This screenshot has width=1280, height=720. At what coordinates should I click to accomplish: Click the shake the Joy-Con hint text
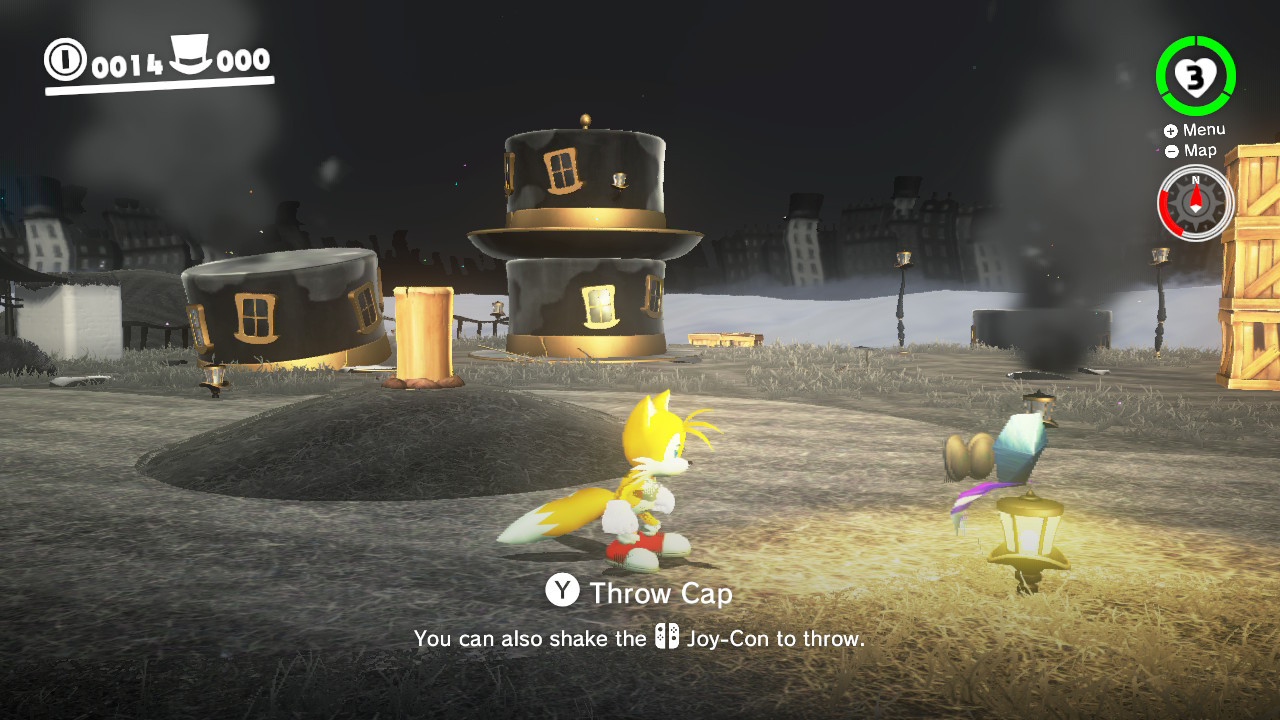click(640, 637)
